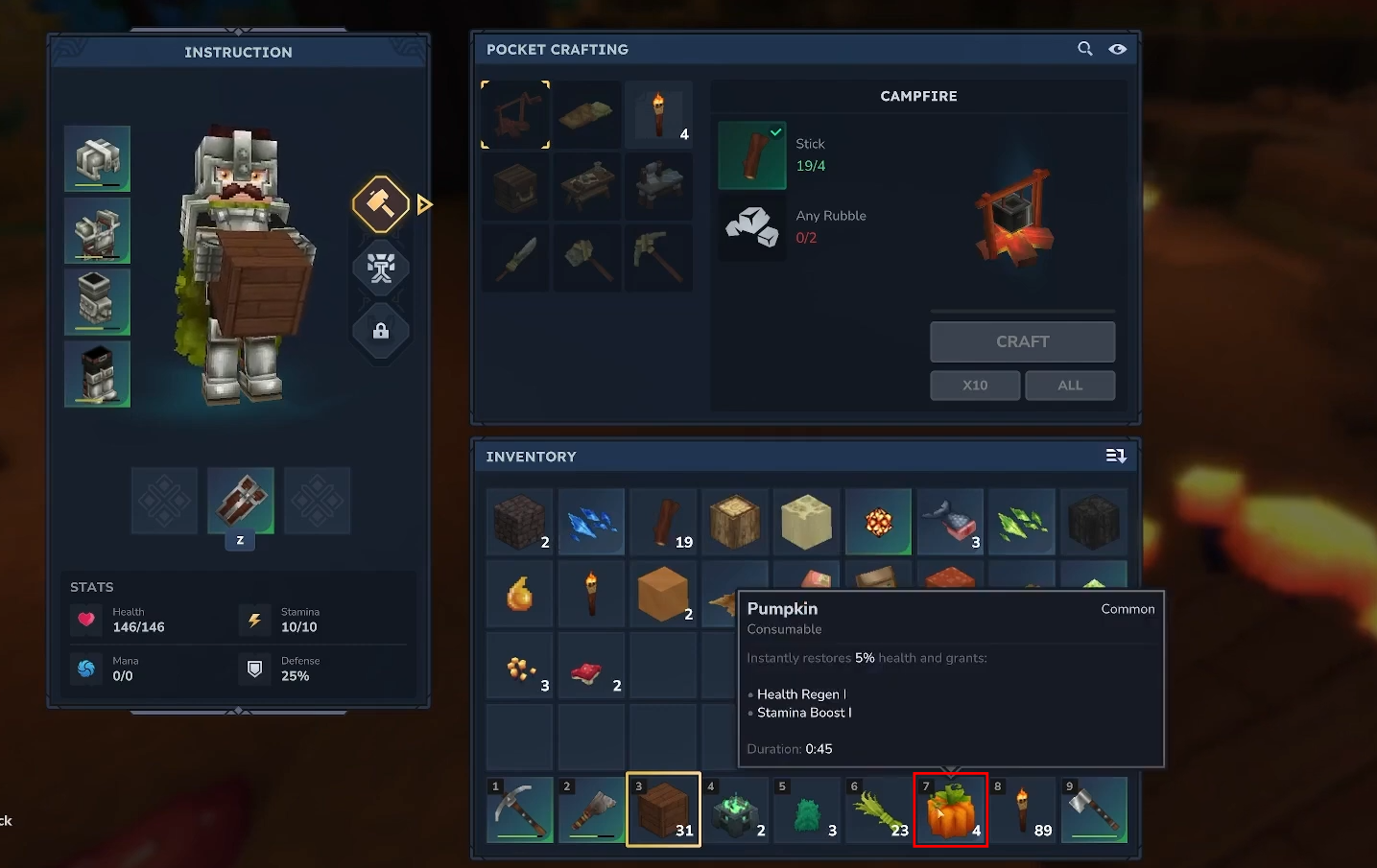Select the leg armor equipment slot
This screenshot has width=1377, height=868.
(97, 302)
